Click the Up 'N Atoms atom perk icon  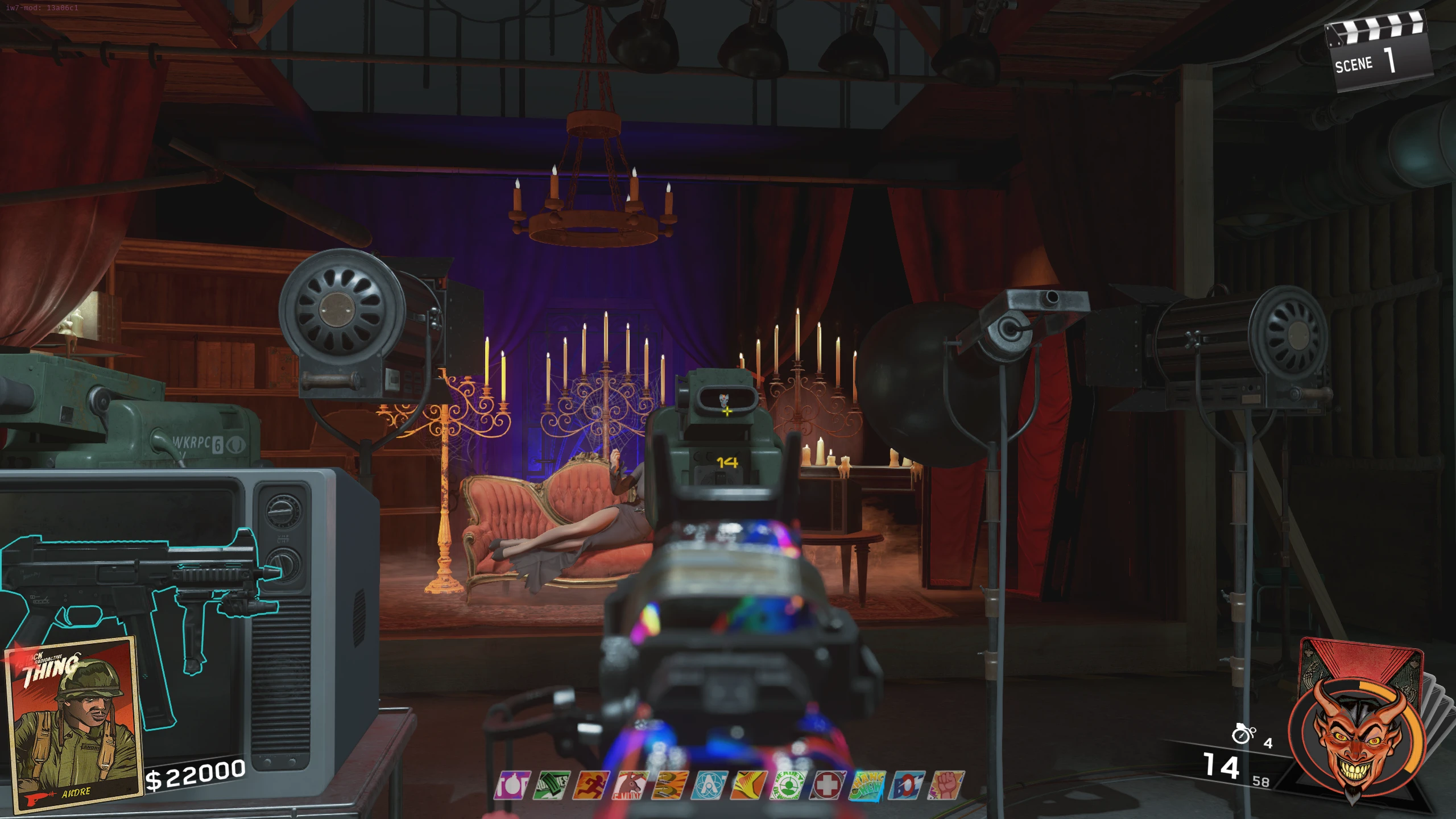coord(709,785)
